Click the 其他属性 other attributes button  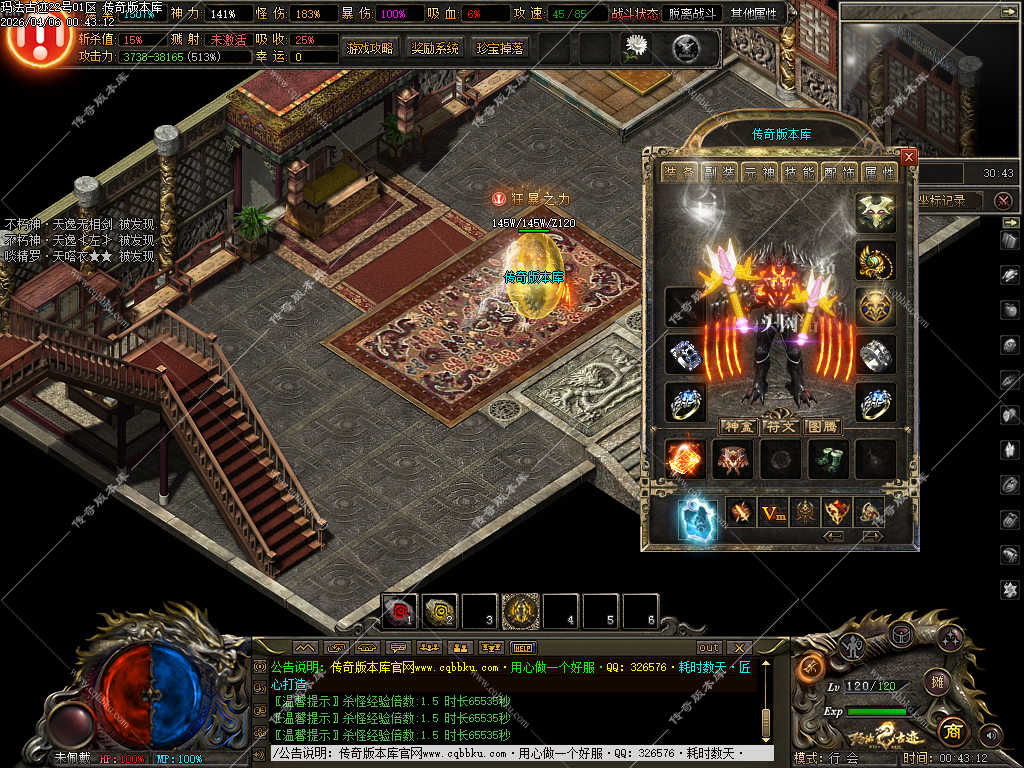coord(757,14)
